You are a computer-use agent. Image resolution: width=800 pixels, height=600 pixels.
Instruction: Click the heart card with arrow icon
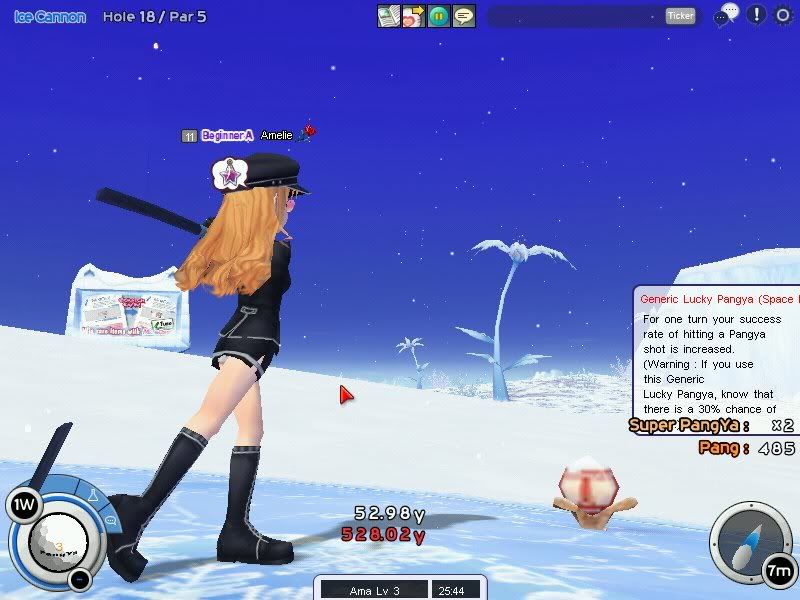(413, 16)
